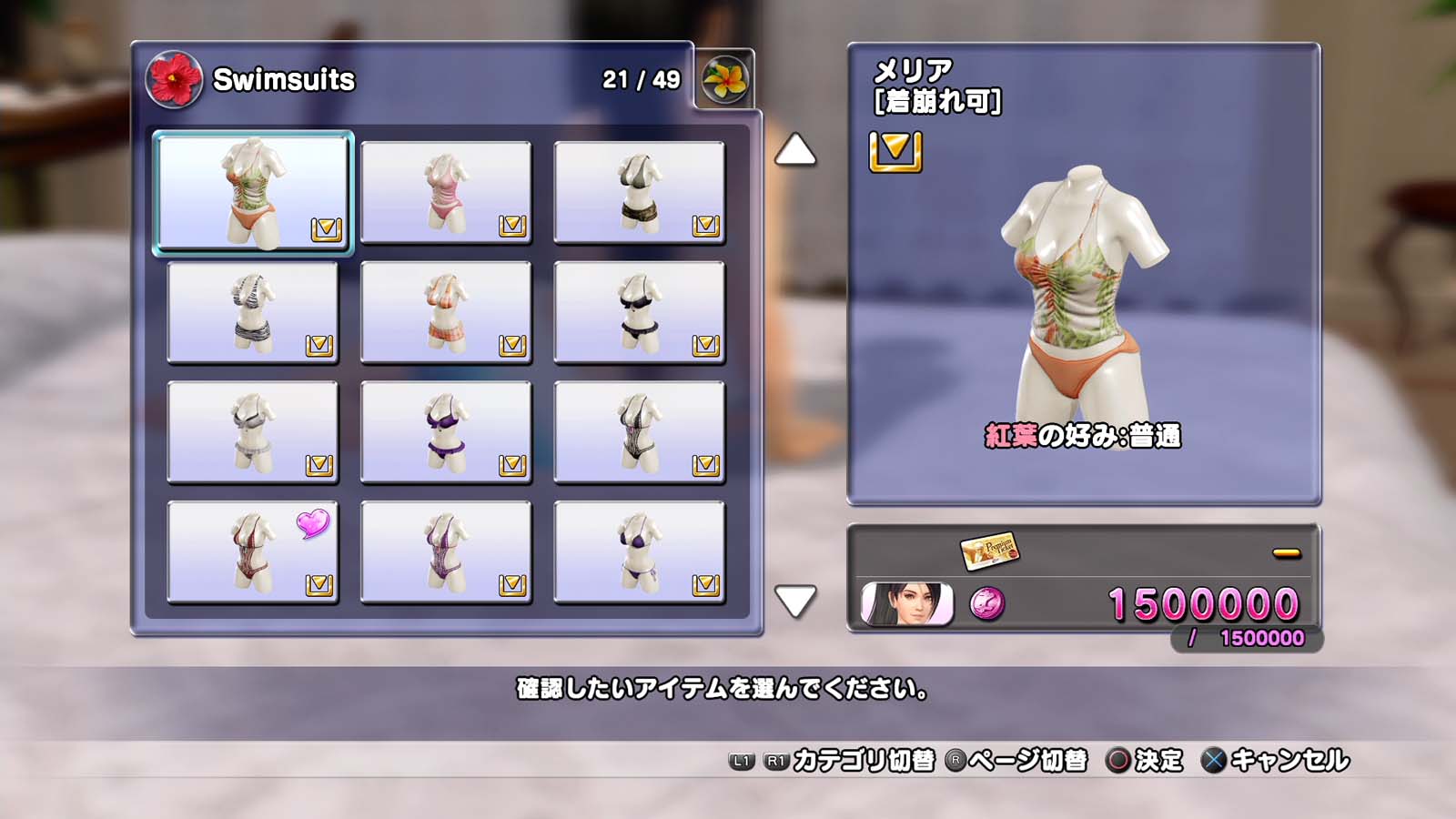Click the large swimsuit preview image
The width and height of the screenshot is (1456, 819).
pos(1083,291)
